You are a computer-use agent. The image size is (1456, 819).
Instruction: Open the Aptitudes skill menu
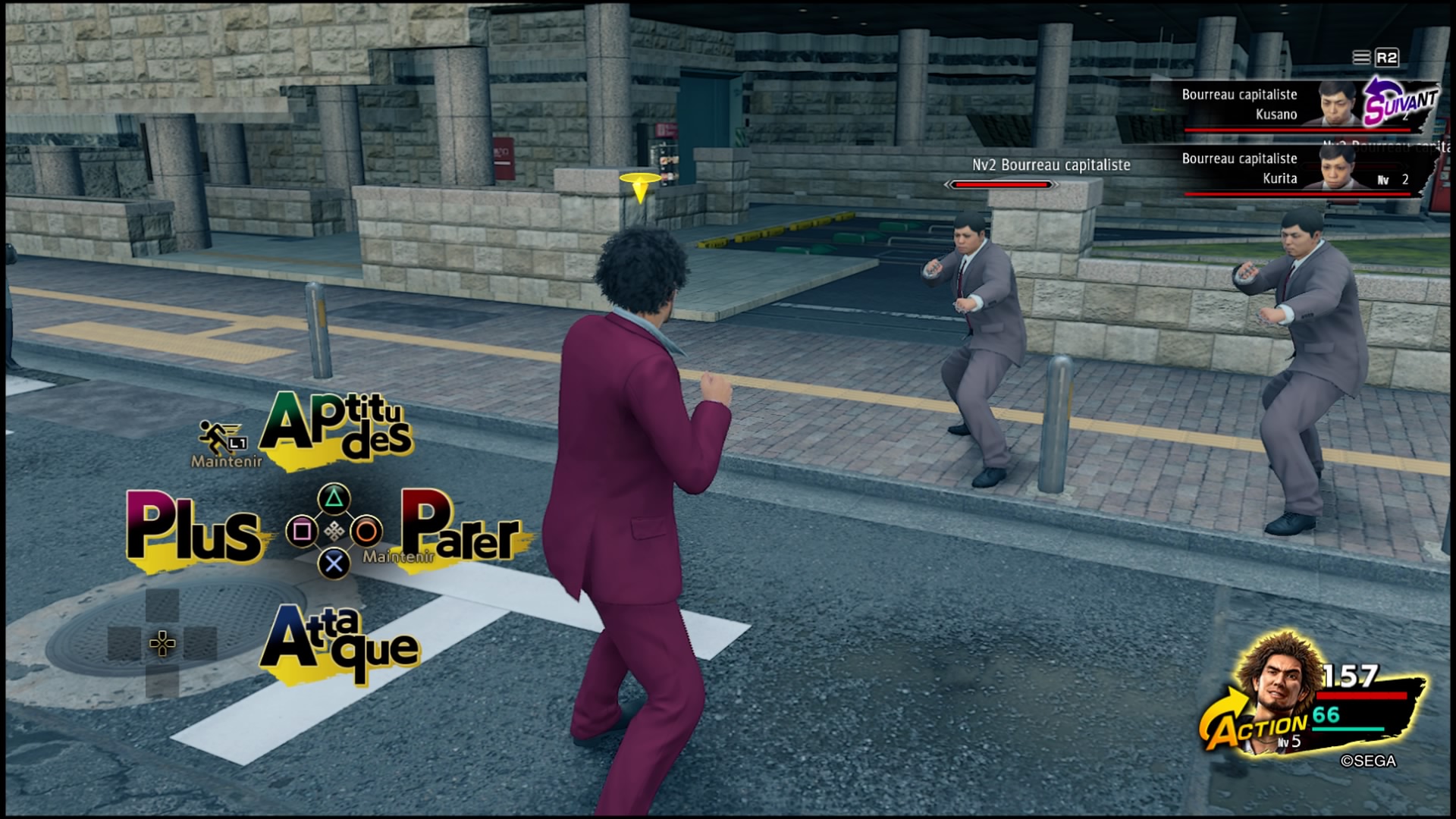[x=336, y=428]
